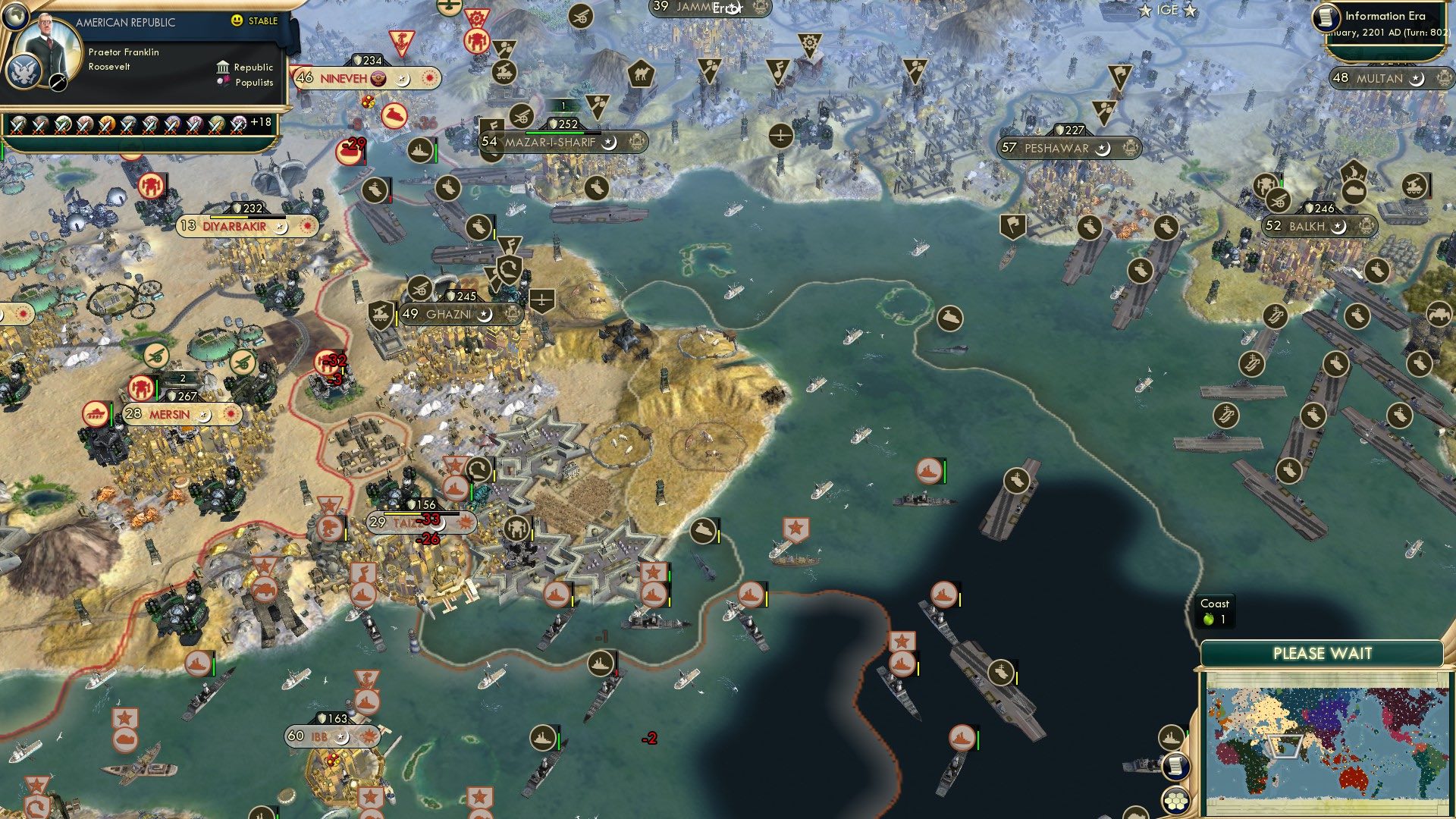Open the scroll button beside the minimap
Screen dimensions: 1456x819
[1175, 766]
